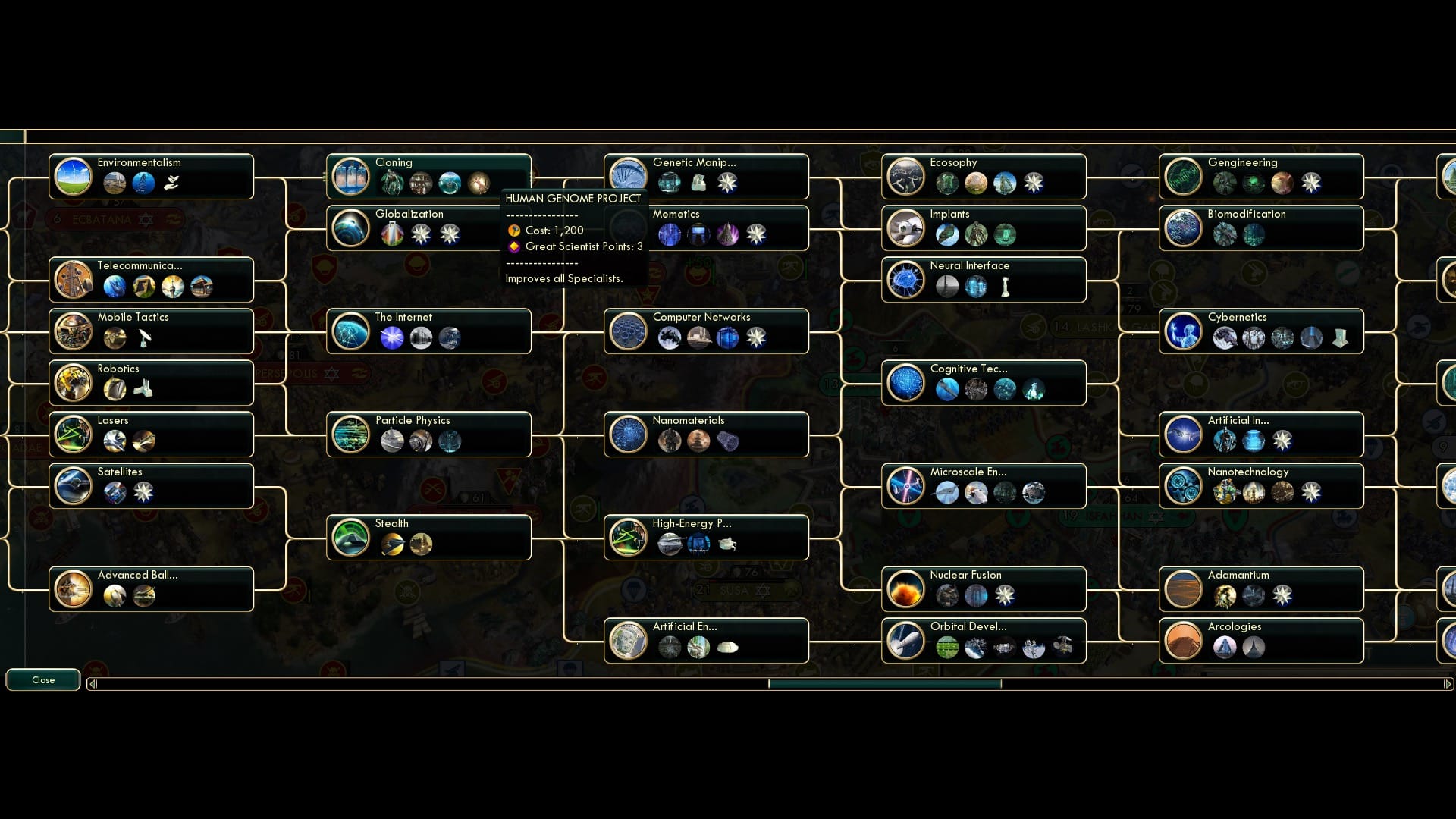Close the technology tree view
Image resolution: width=1456 pixels, height=819 pixels.
(42, 679)
